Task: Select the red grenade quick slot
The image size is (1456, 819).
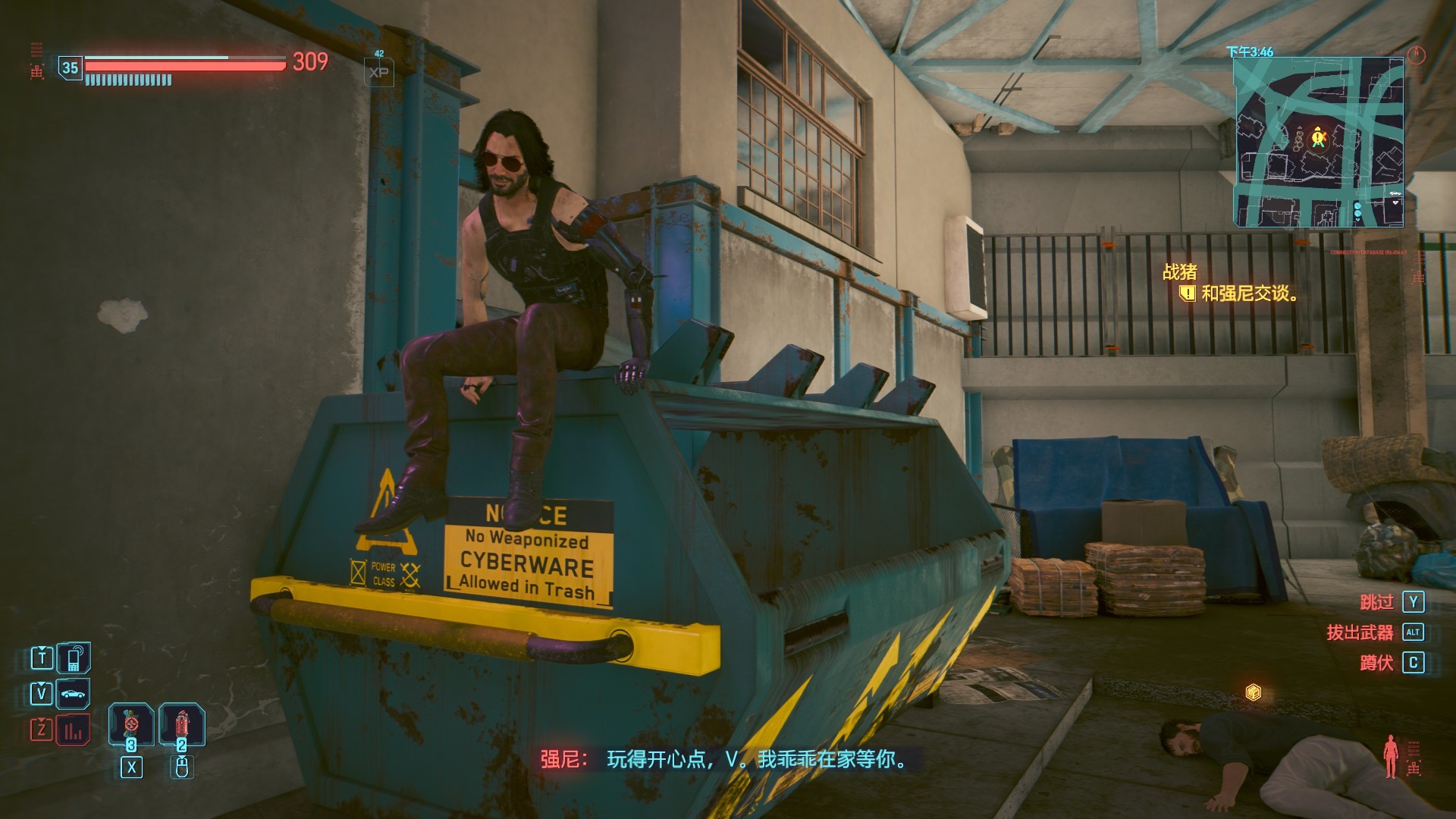Action: click(x=182, y=724)
